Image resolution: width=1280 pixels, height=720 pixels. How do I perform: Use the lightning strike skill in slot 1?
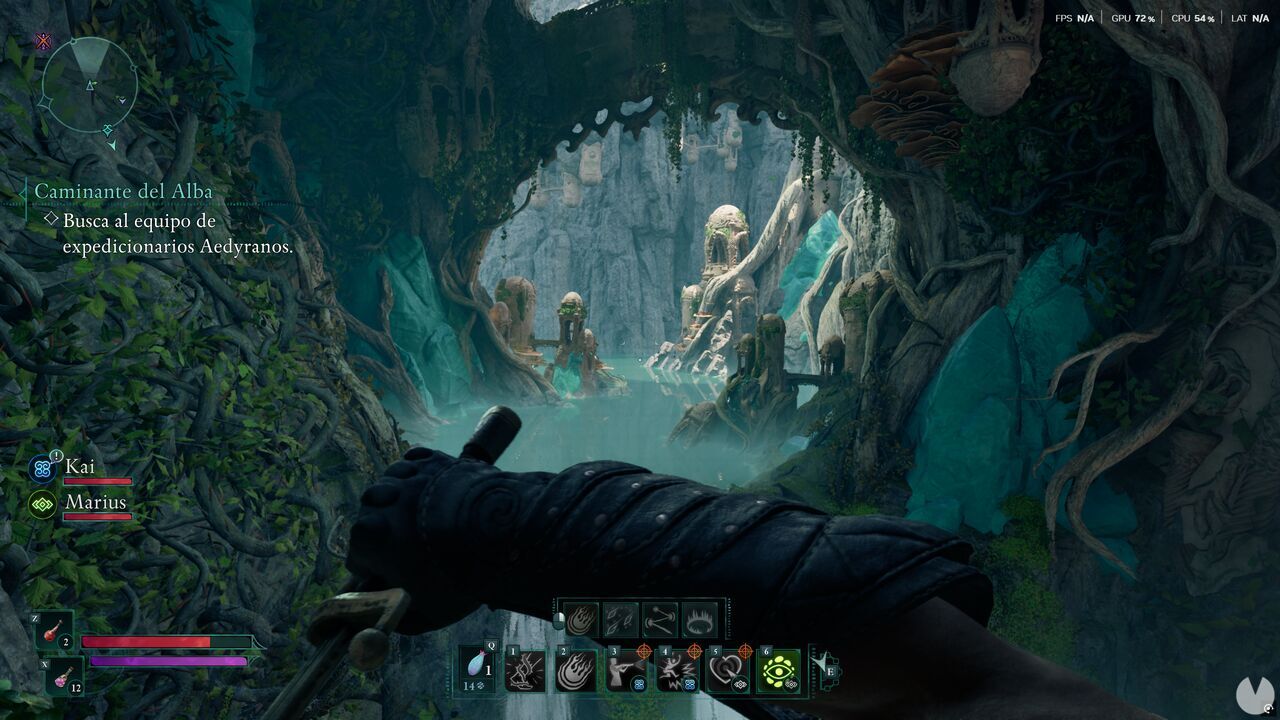pyautogui.click(x=525, y=669)
